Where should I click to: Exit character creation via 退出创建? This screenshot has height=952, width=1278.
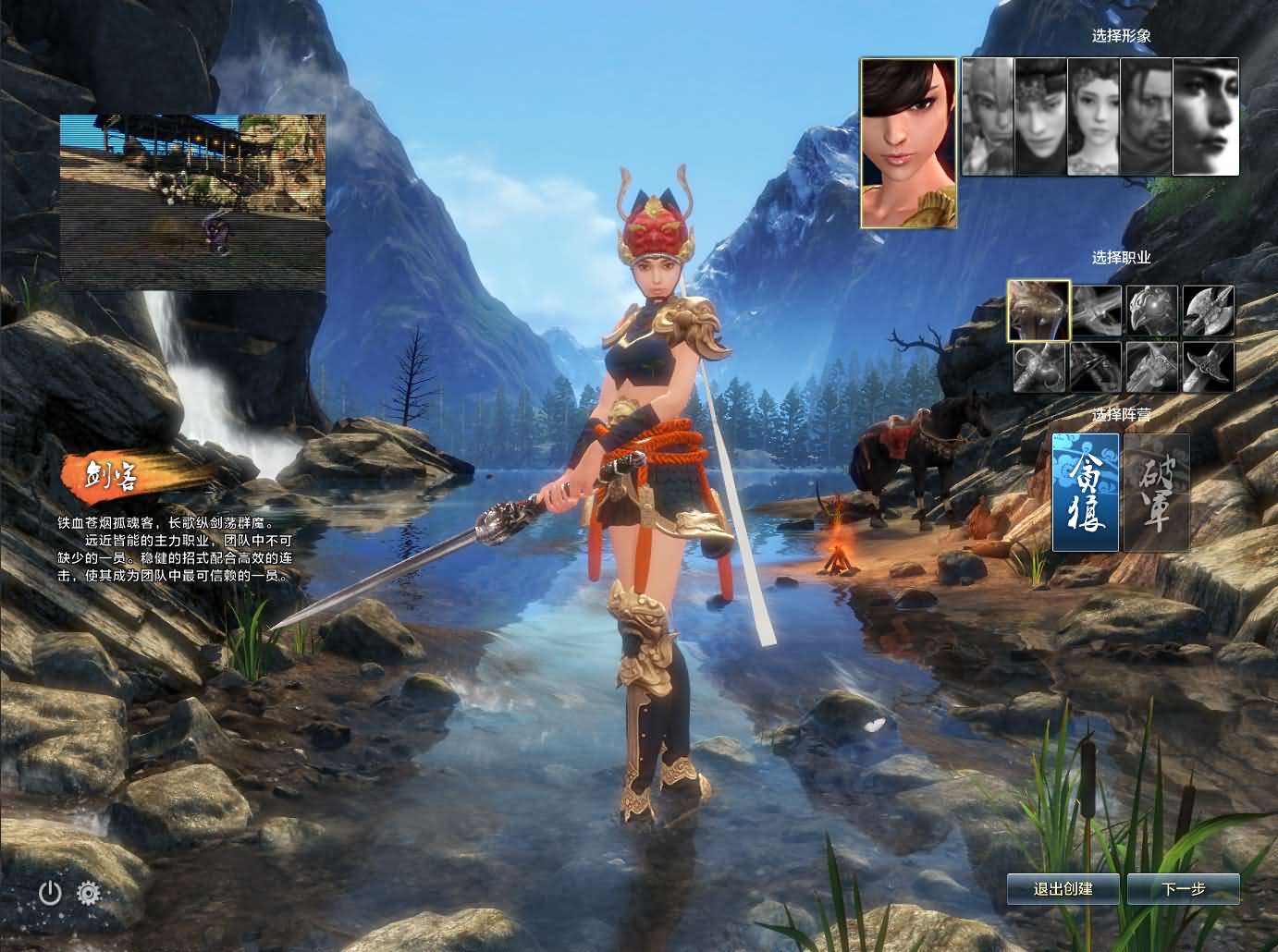pyautogui.click(x=1063, y=889)
